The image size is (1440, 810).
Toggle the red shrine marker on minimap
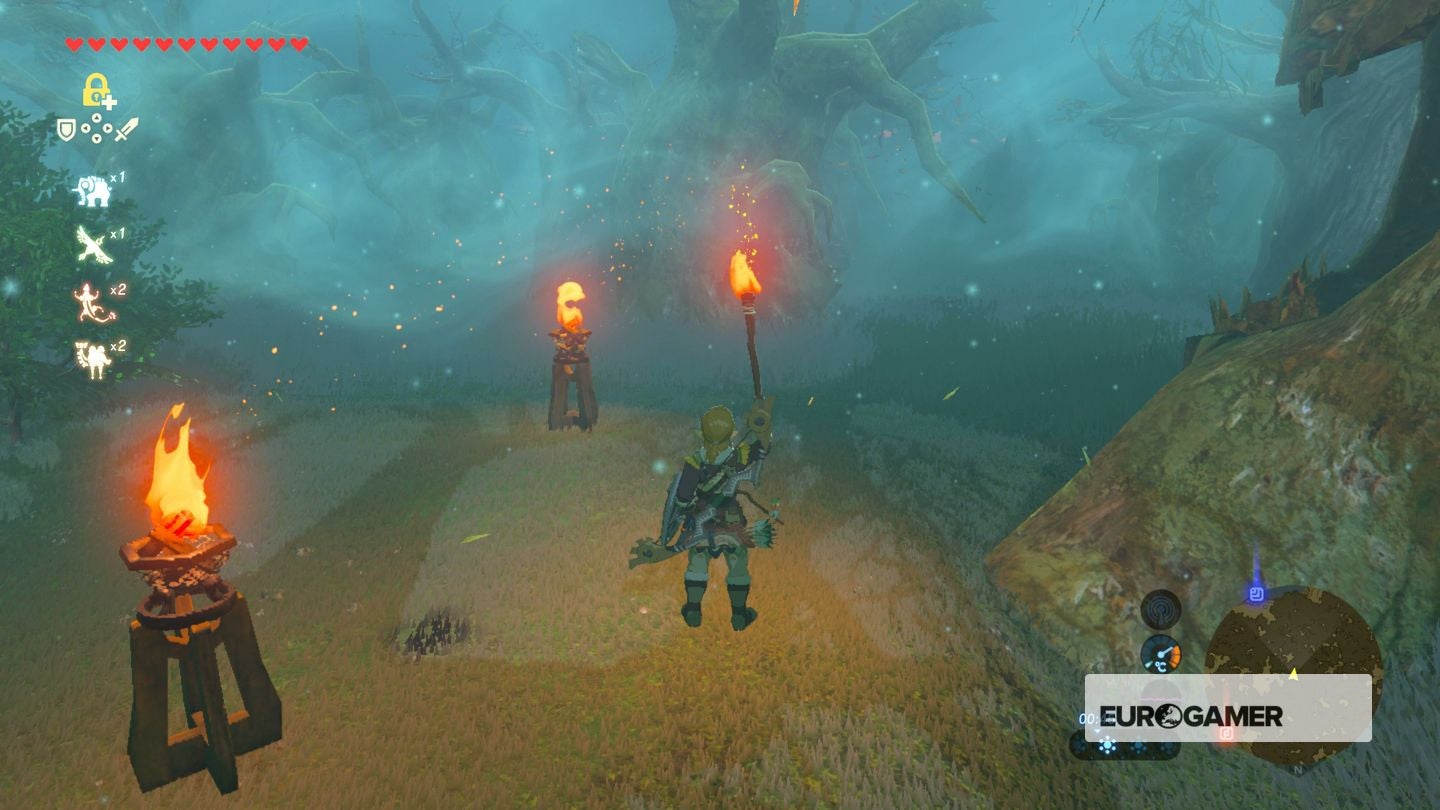pyautogui.click(x=1226, y=735)
